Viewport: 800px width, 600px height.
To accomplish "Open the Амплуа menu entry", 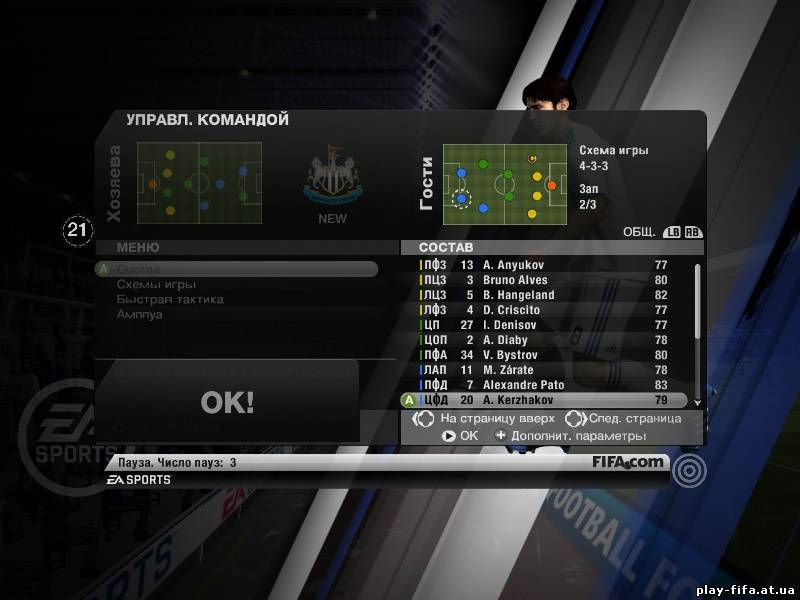I will point(139,314).
